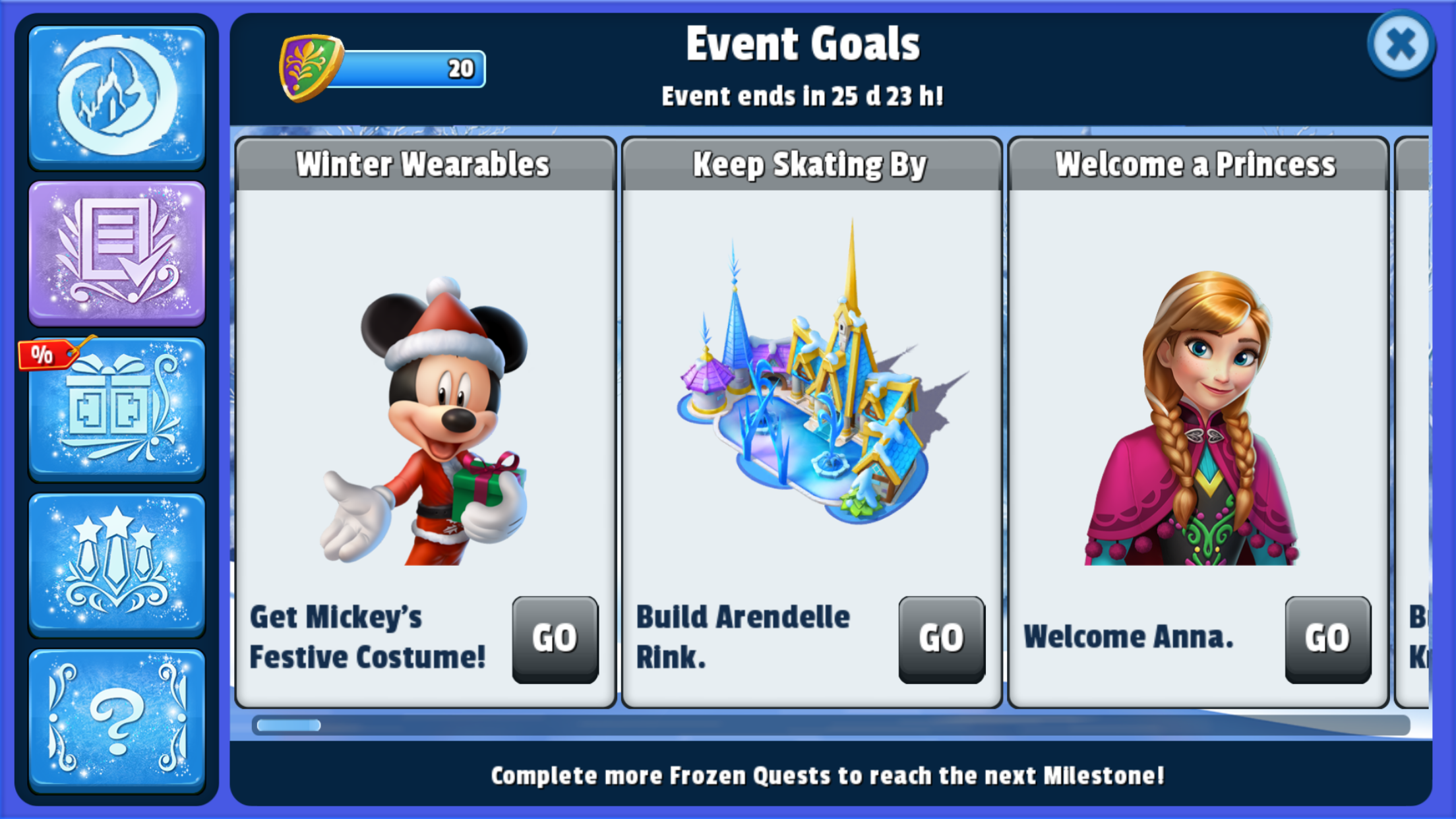The width and height of the screenshot is (1456, 819).
Task: Go to Build Arendelle Rink goal
Action: (x=941, y=638)
